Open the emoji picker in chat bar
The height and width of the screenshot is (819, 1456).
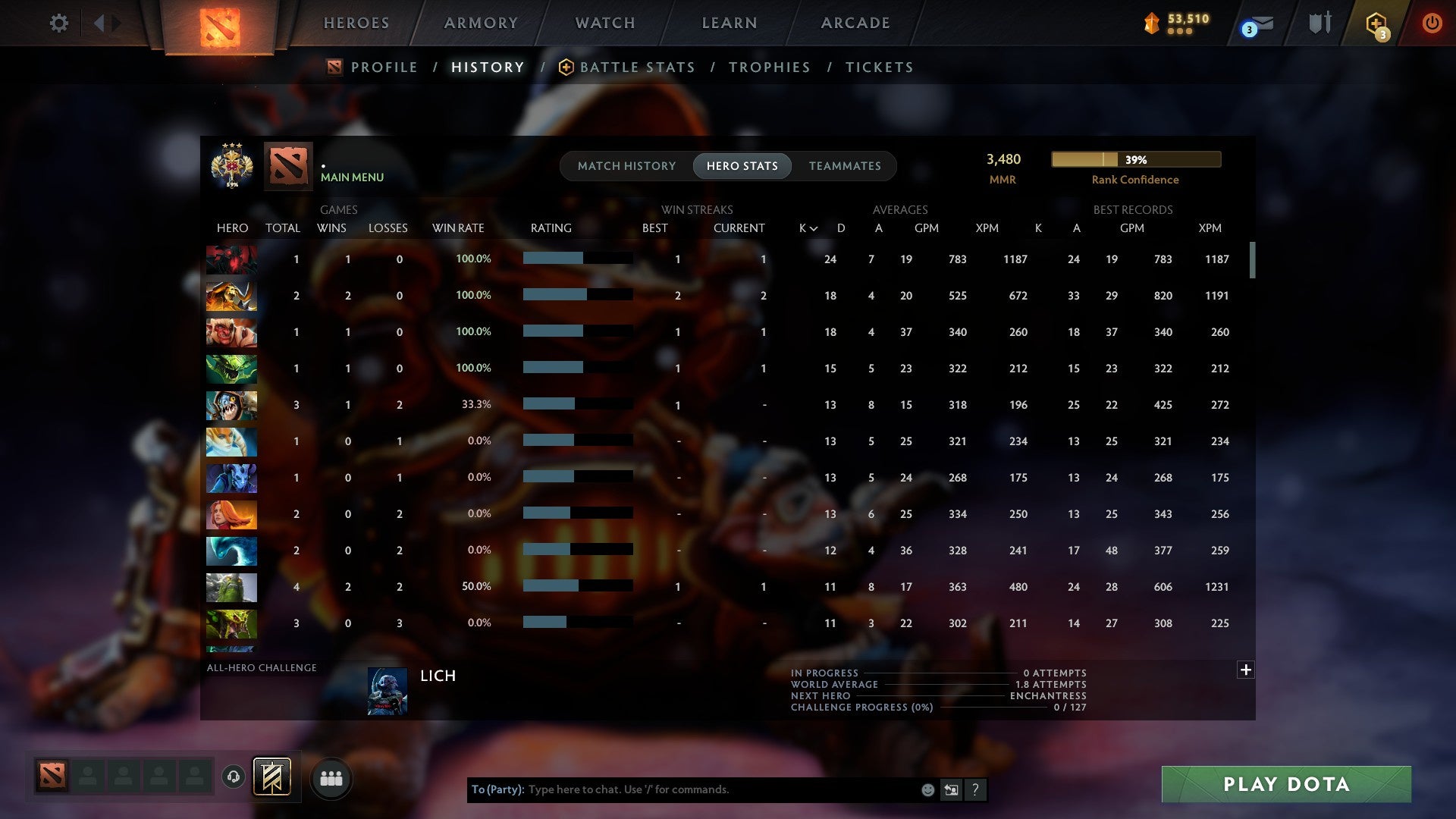(927, 789)
